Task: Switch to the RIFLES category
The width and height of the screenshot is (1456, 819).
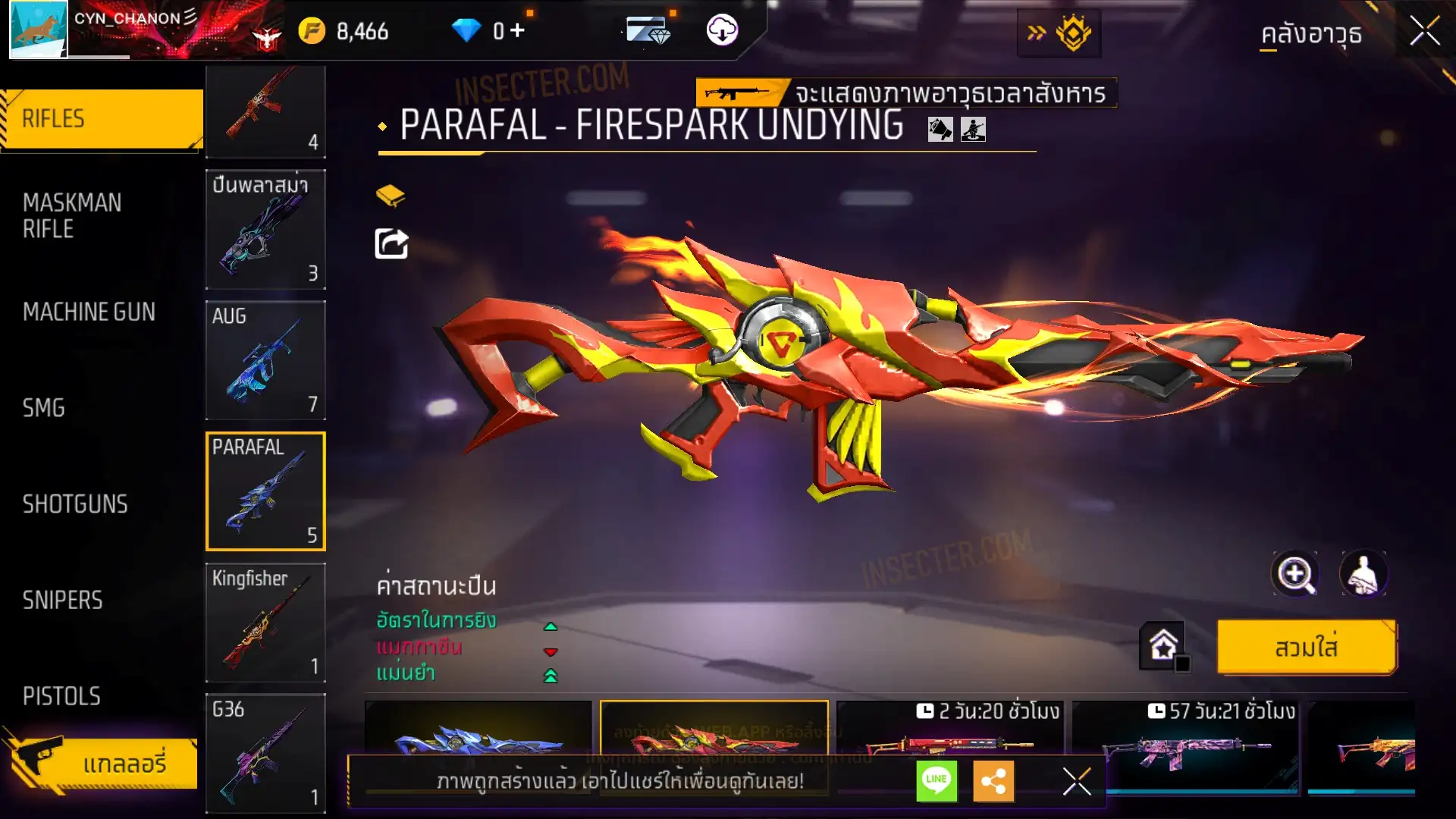Action: pyautogui.click(x=102, y=119)
